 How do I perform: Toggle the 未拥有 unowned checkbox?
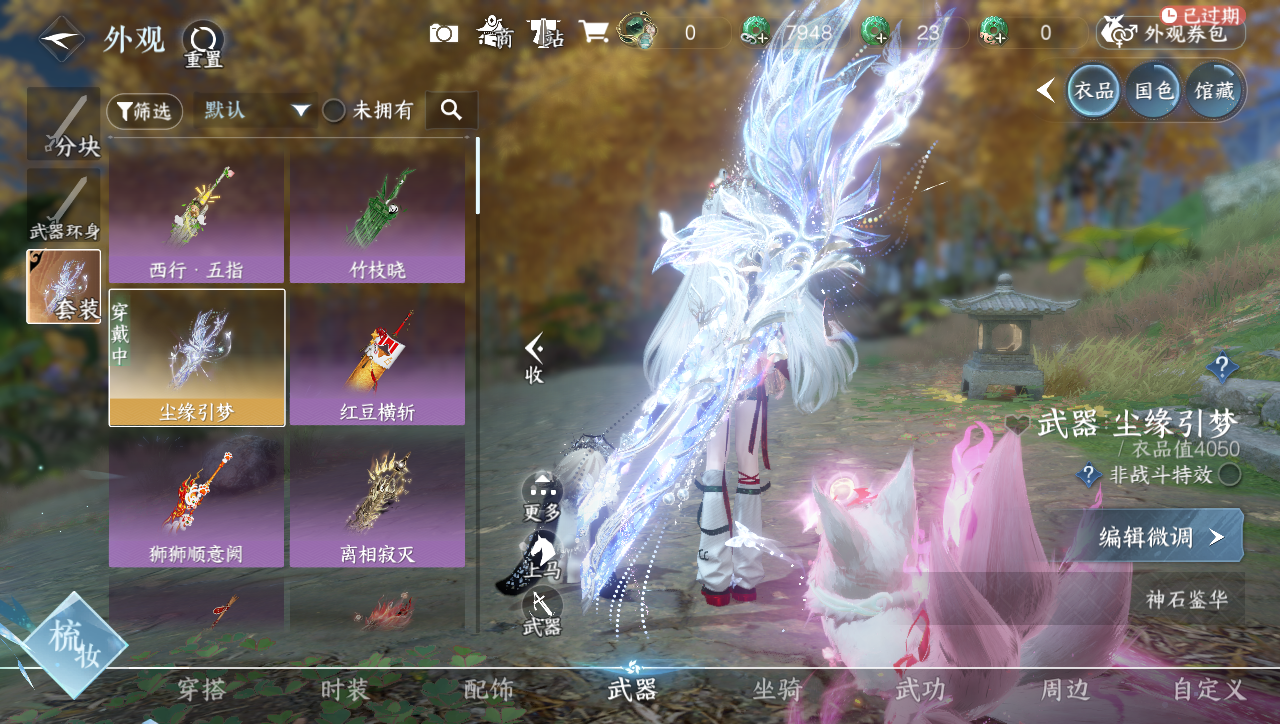tap(334, 111)
